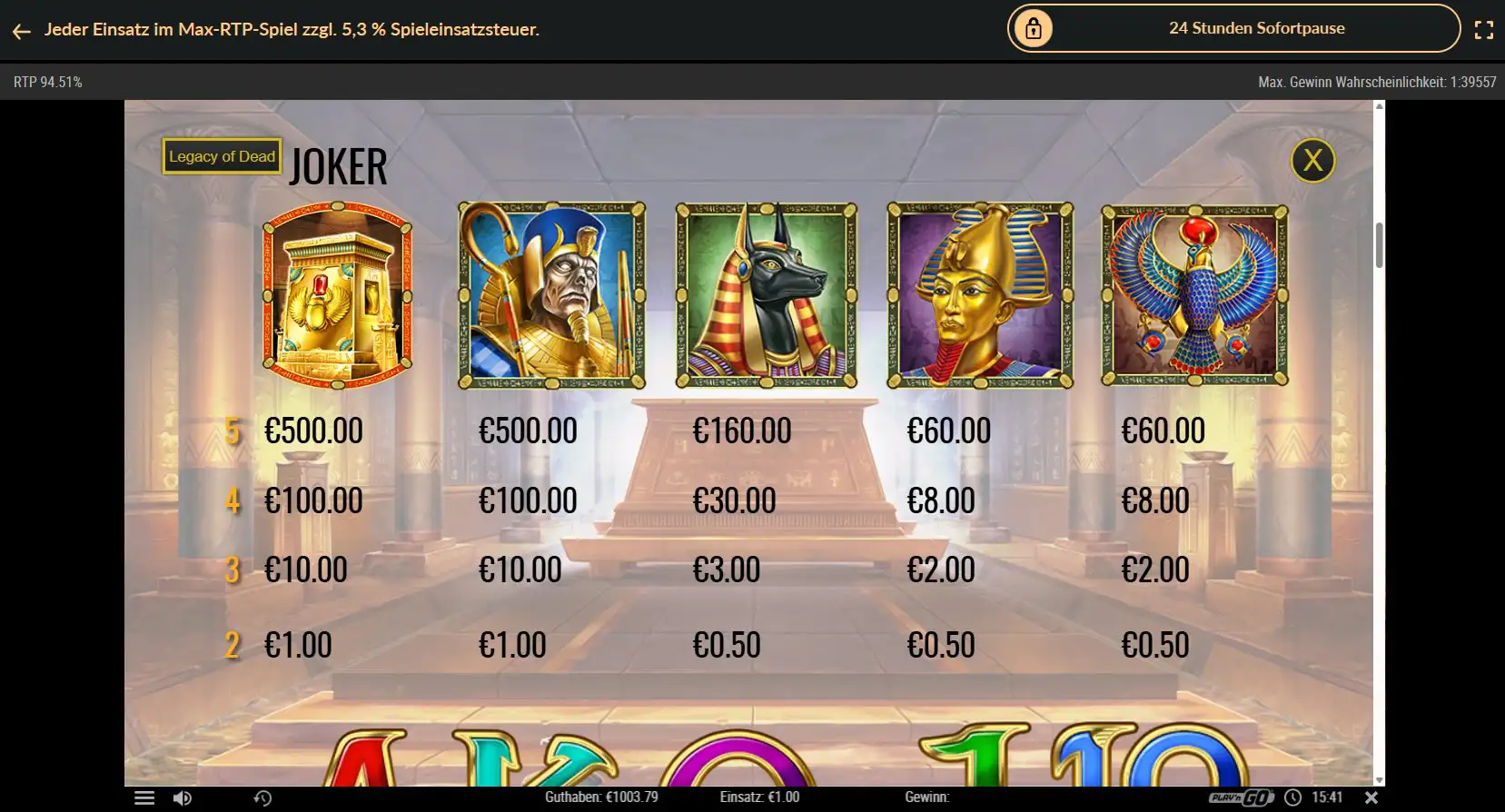Open the hamburger menu in the bottom bar
This screenshot has height=812, width=1505.
(x=144, y=797)
